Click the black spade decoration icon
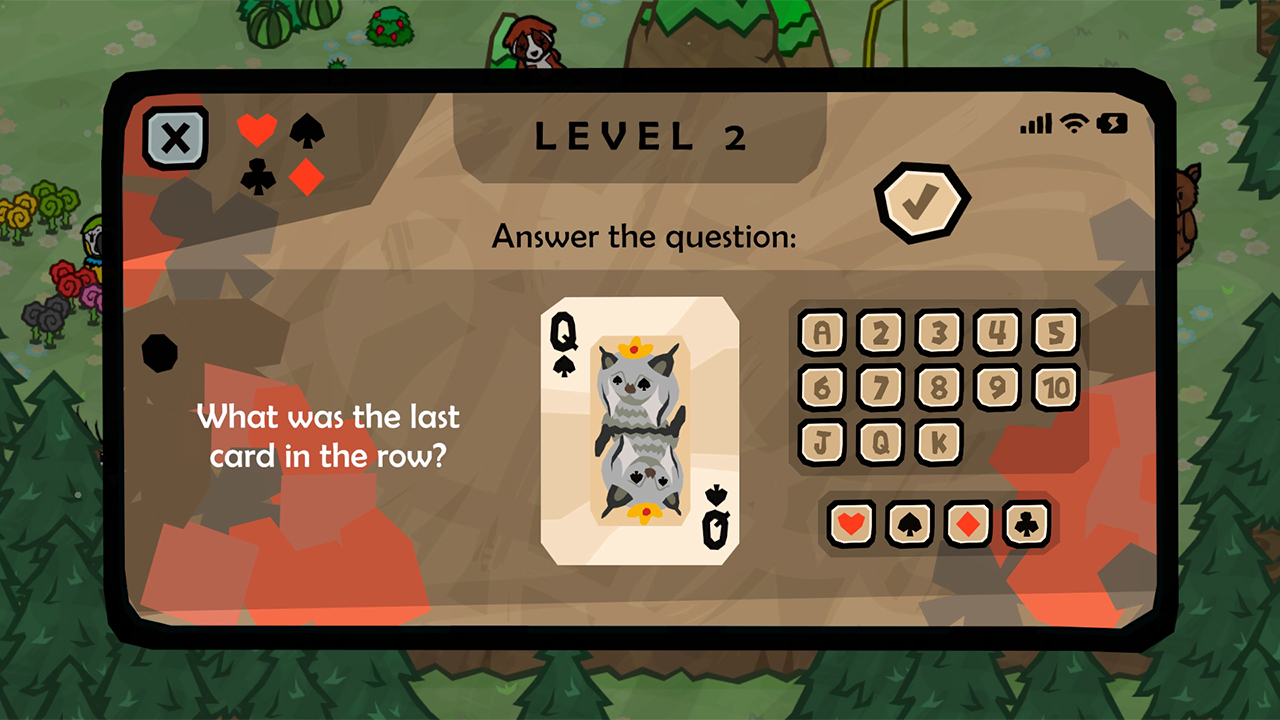 (305, 131)
